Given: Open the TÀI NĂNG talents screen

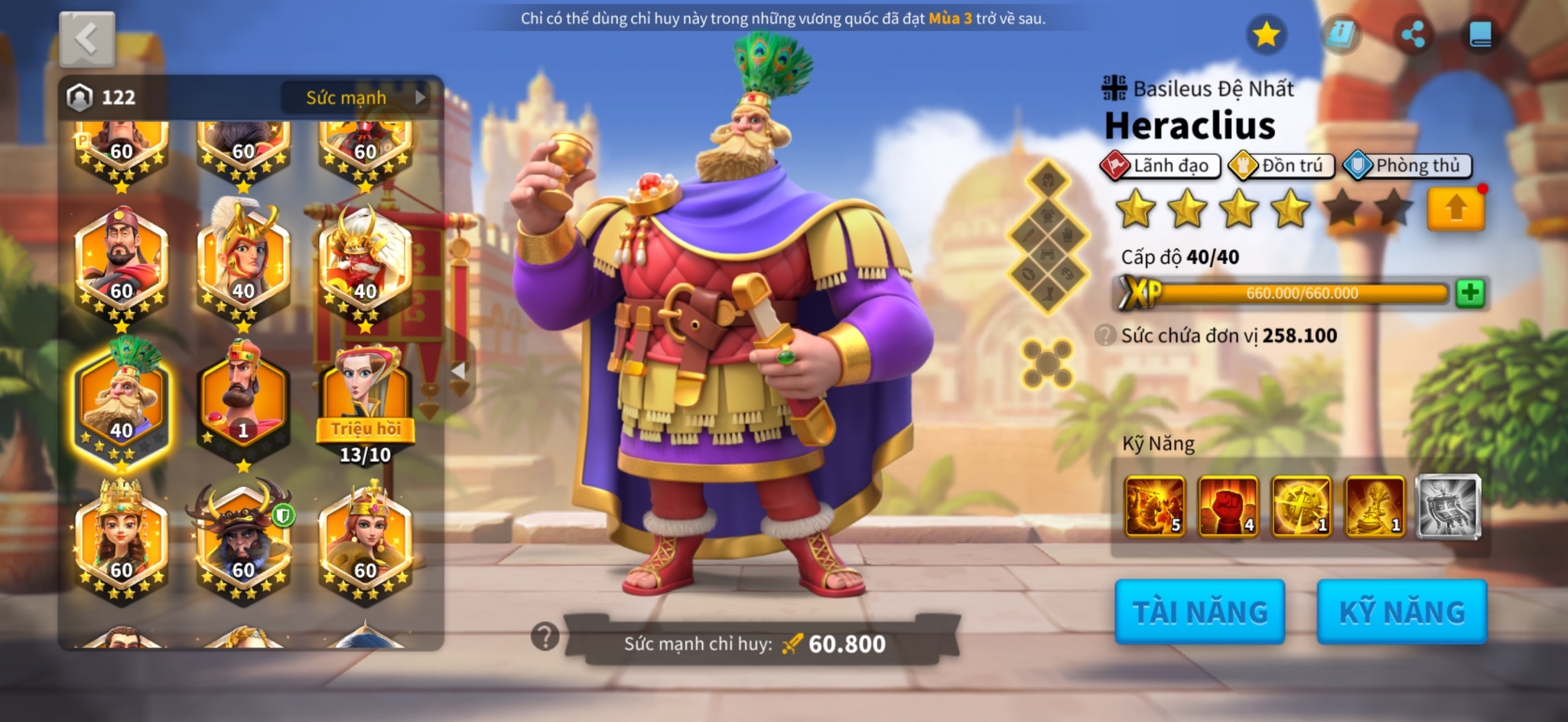Looking at the screenshot, I should coord(1199,611).
